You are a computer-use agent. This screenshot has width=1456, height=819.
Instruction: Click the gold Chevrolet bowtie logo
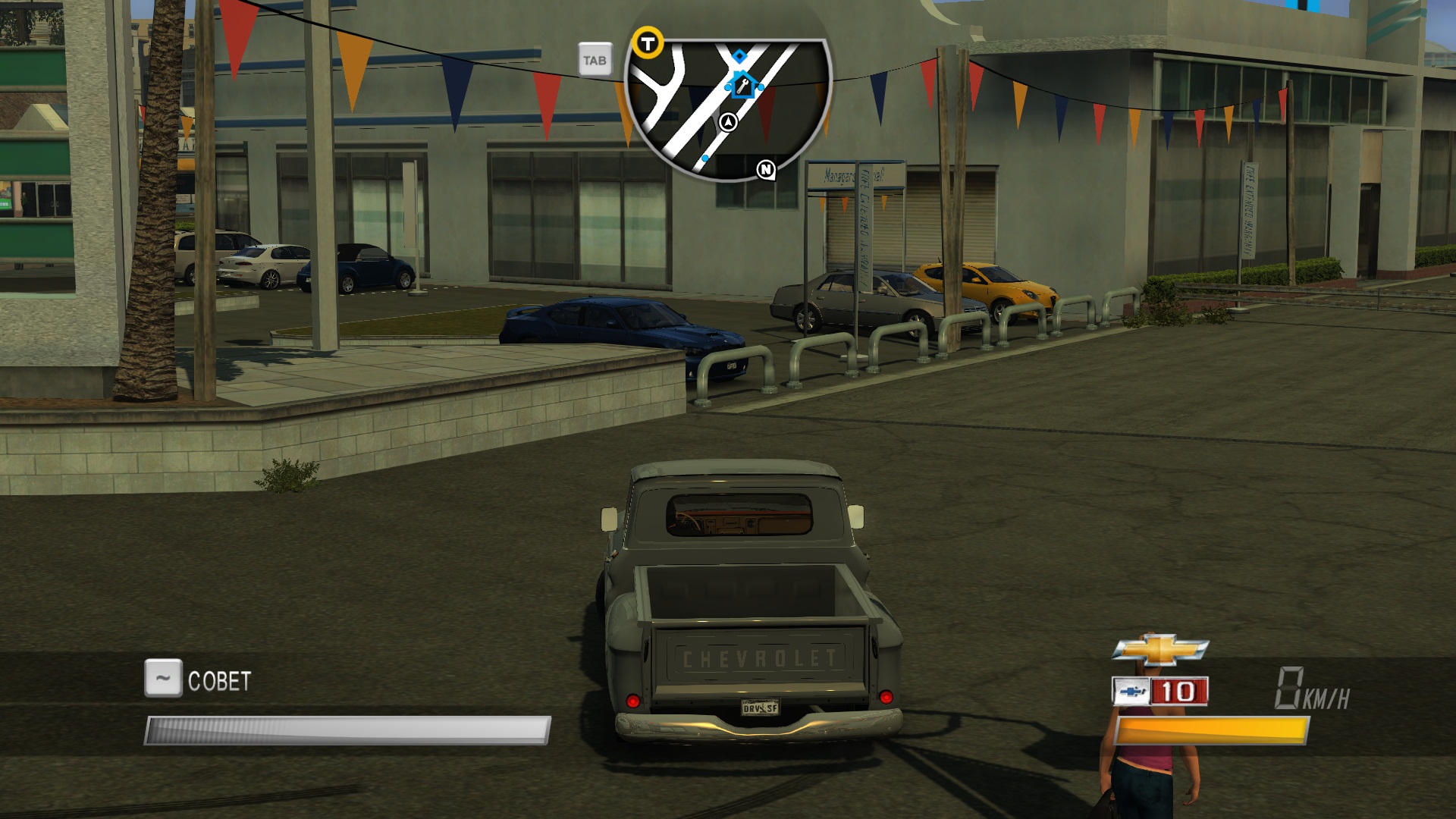[1160, 650]
